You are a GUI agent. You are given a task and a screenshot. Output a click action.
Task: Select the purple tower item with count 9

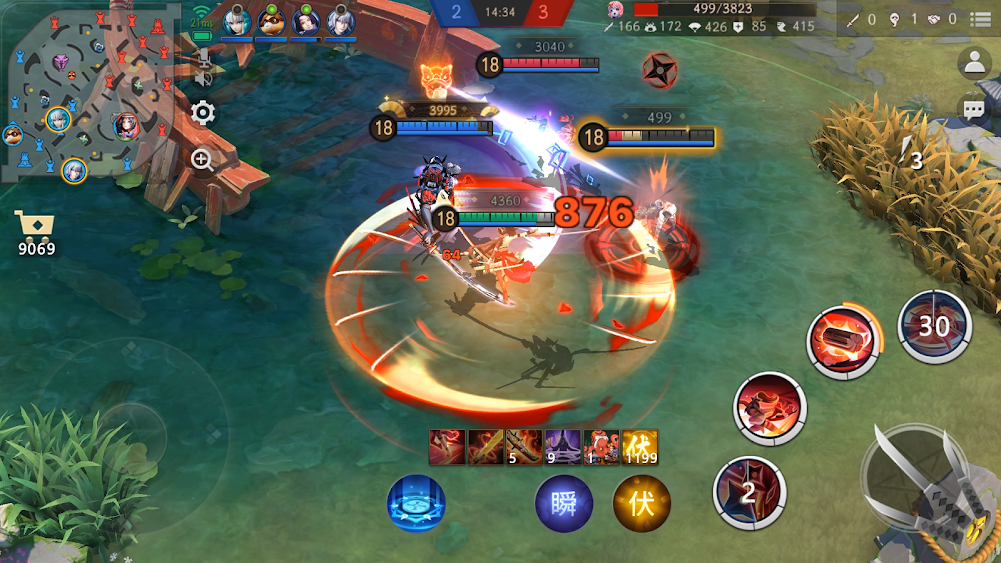click(x=562, y=447)
